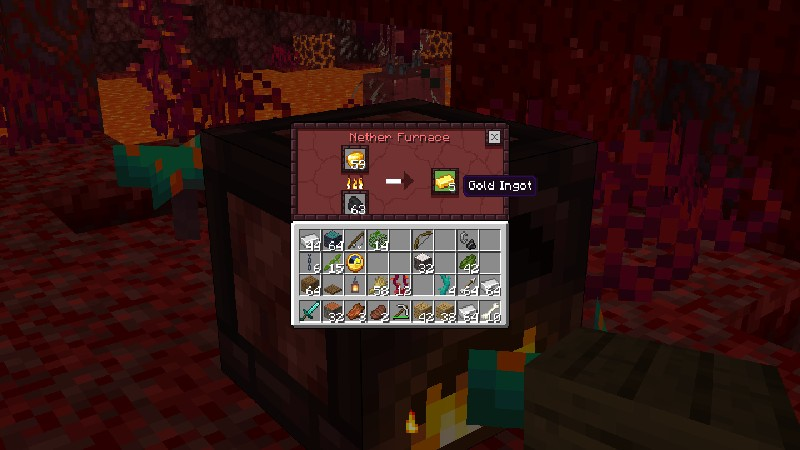Select the fishing rod in the inventory
Viewport: 800px width, 450px height.
pyautogui.click(x=354, y=240)
